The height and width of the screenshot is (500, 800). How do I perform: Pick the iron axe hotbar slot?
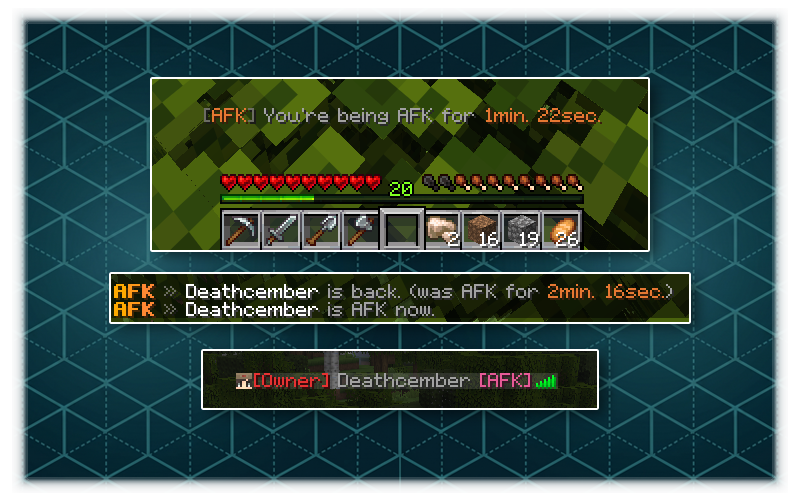coord(362,230)
